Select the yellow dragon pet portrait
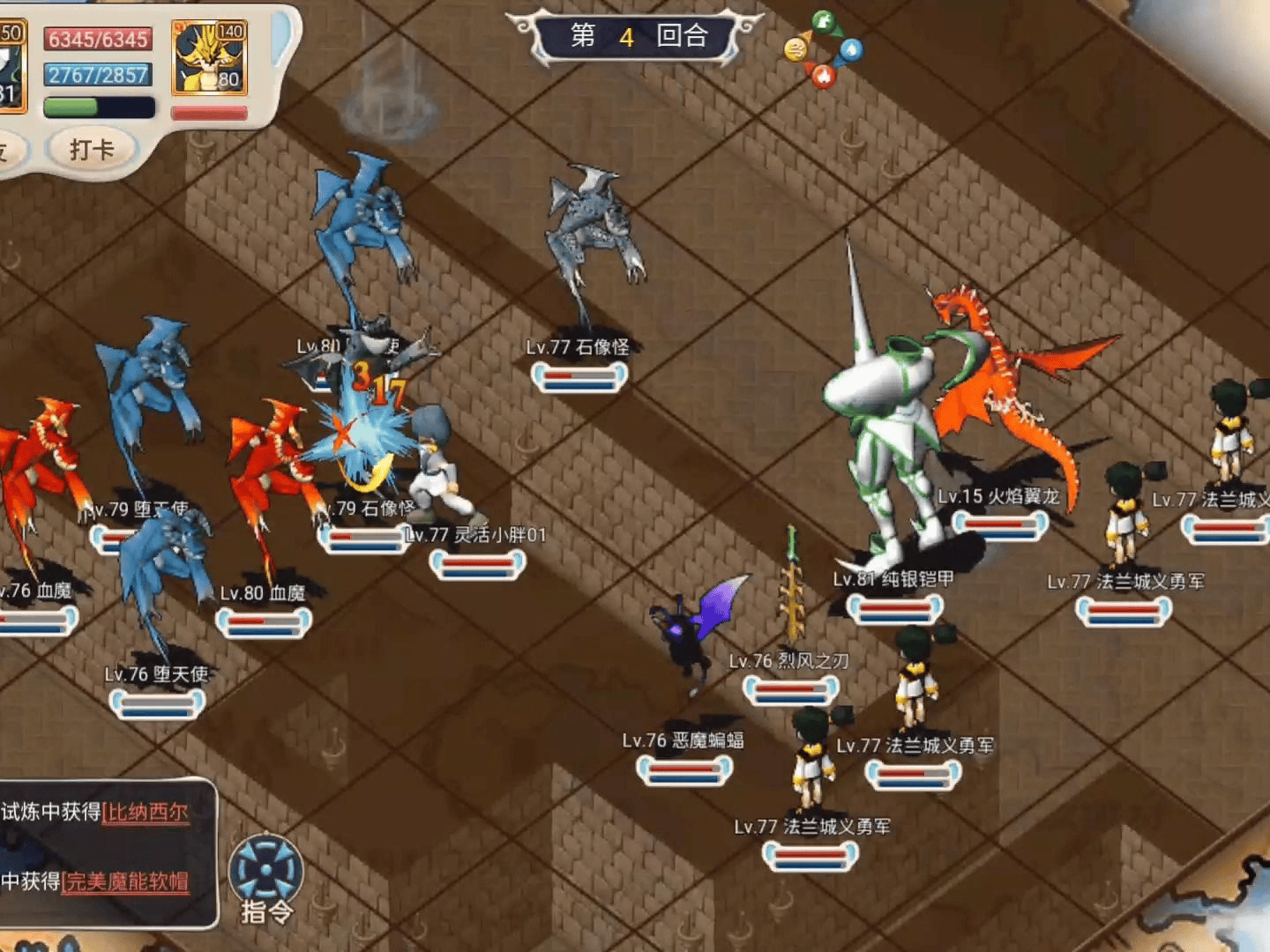Image resolution: width=1270 pixels, height=952 pixels. click(x=210, y=58)
